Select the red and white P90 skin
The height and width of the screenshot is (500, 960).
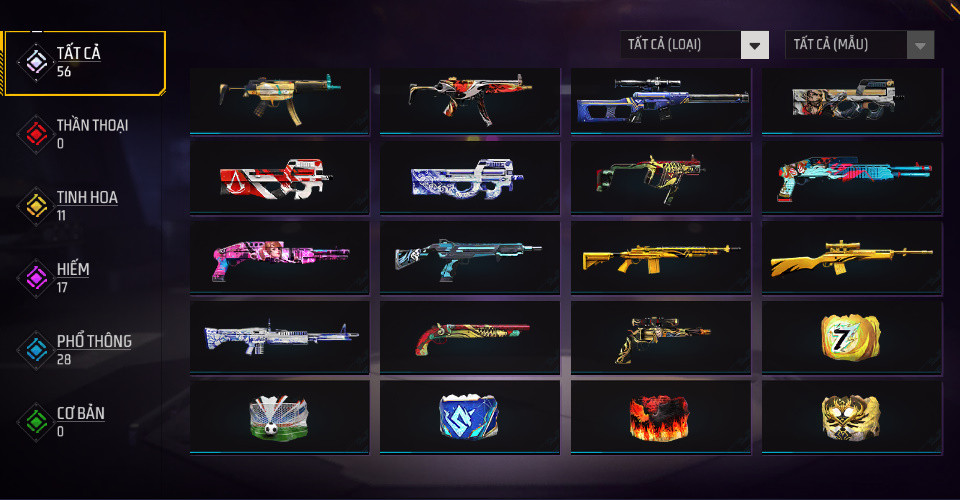coord(276,178)
